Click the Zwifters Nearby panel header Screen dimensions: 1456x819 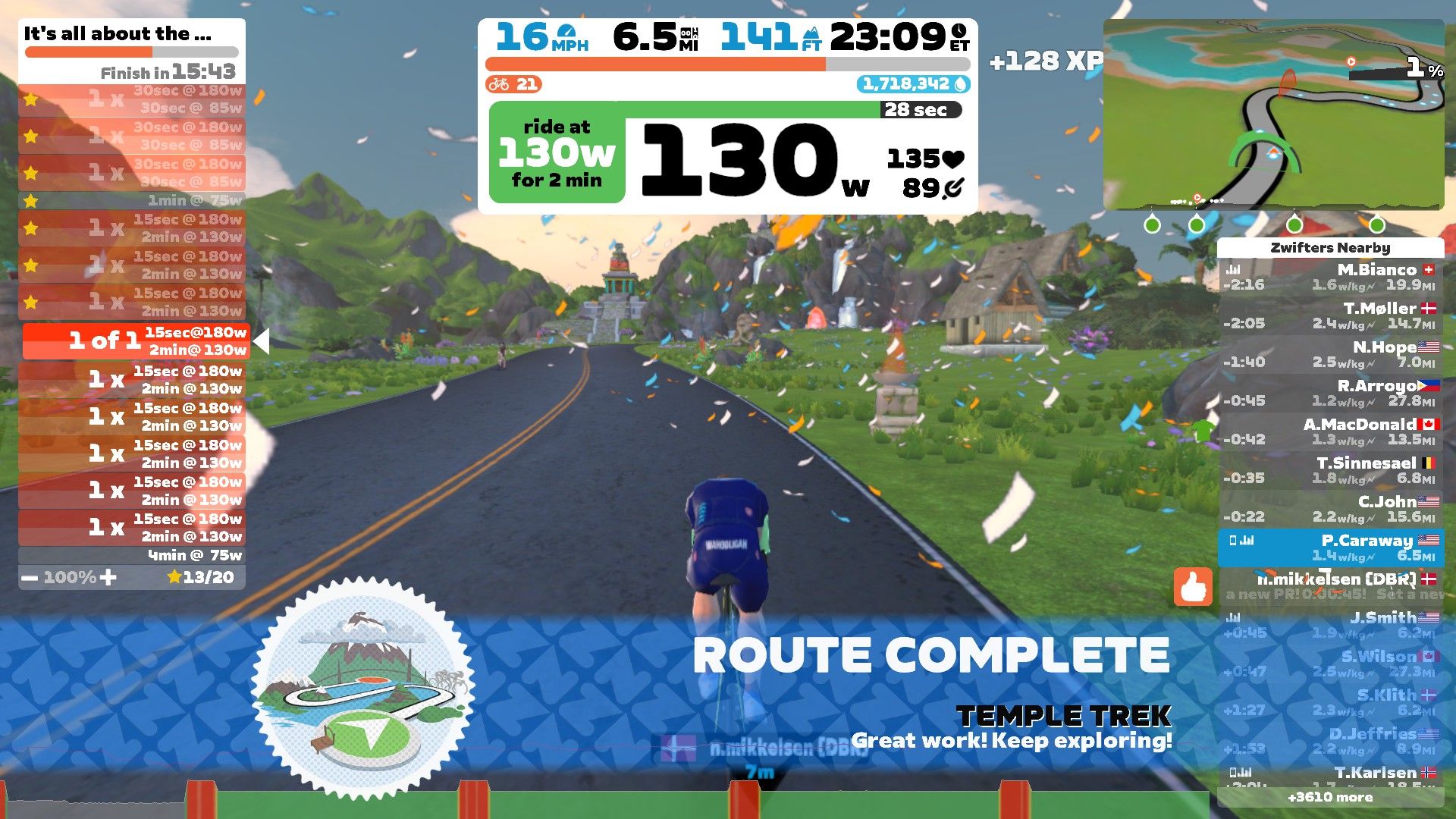click(x=1331, y=247)
